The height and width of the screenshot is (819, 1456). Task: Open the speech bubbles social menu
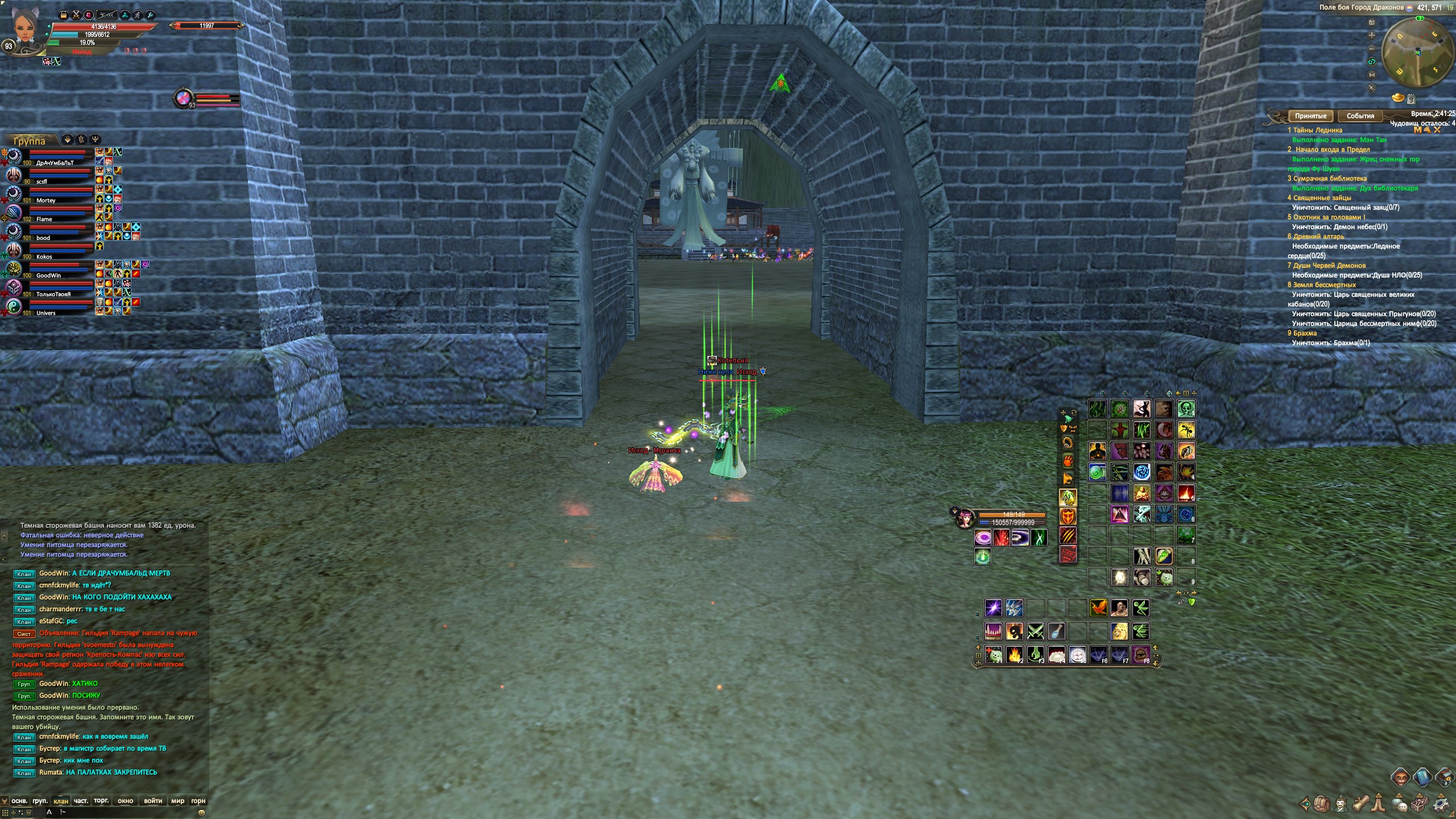[1400, 804]
